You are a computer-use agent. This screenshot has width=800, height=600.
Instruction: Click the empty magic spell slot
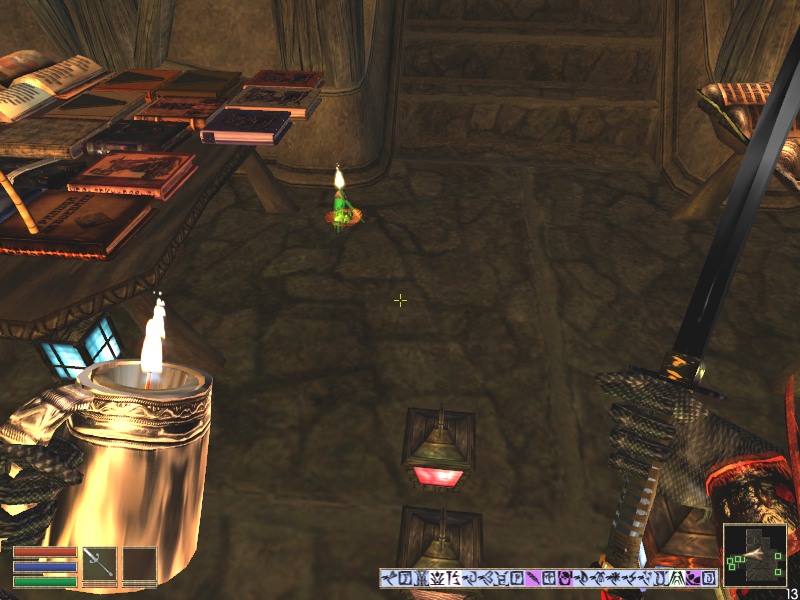pos(140,564)
